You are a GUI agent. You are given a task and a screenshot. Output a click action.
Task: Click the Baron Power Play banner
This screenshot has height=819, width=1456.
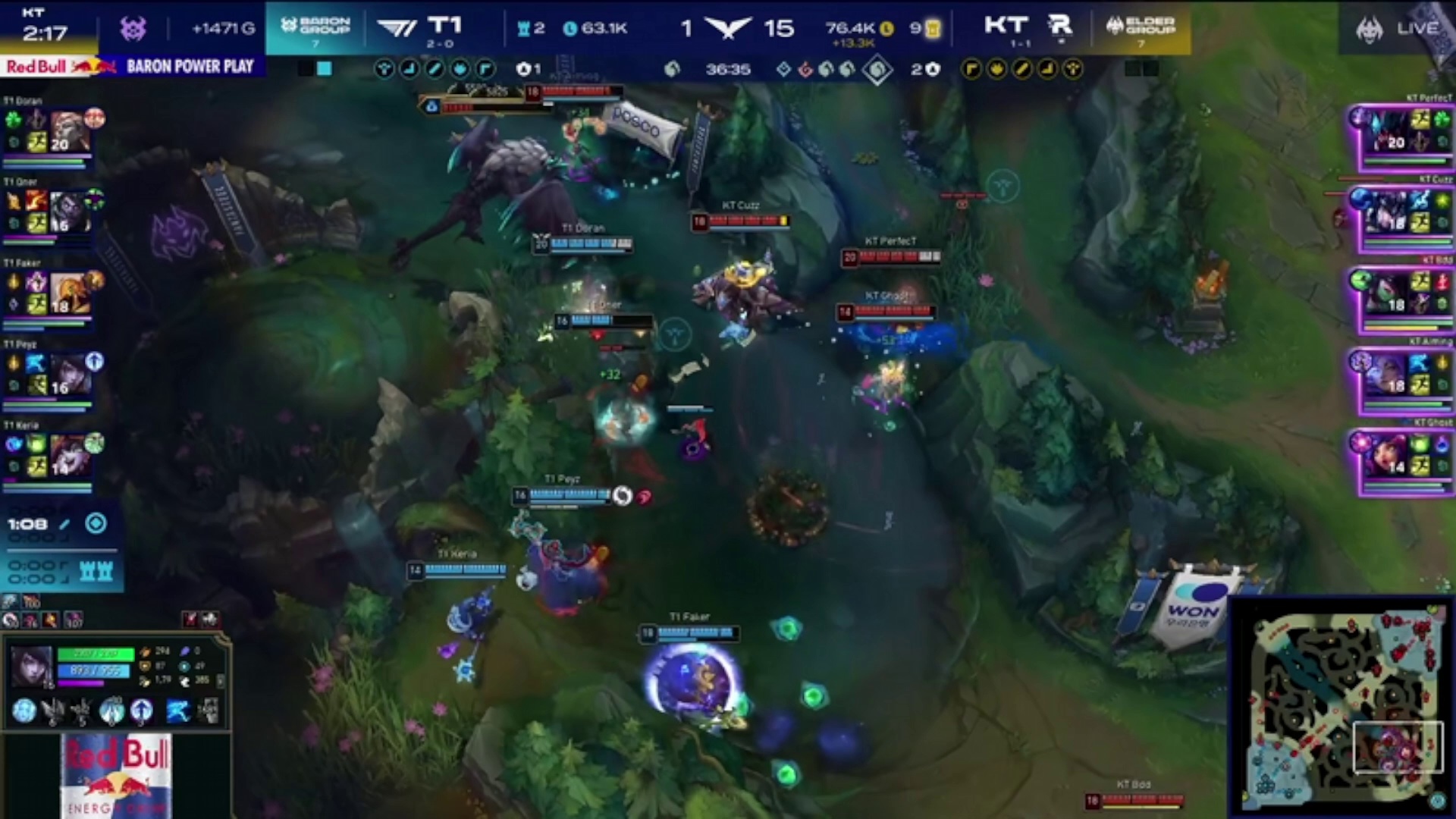pyautogui.click(x=190, y=67)
